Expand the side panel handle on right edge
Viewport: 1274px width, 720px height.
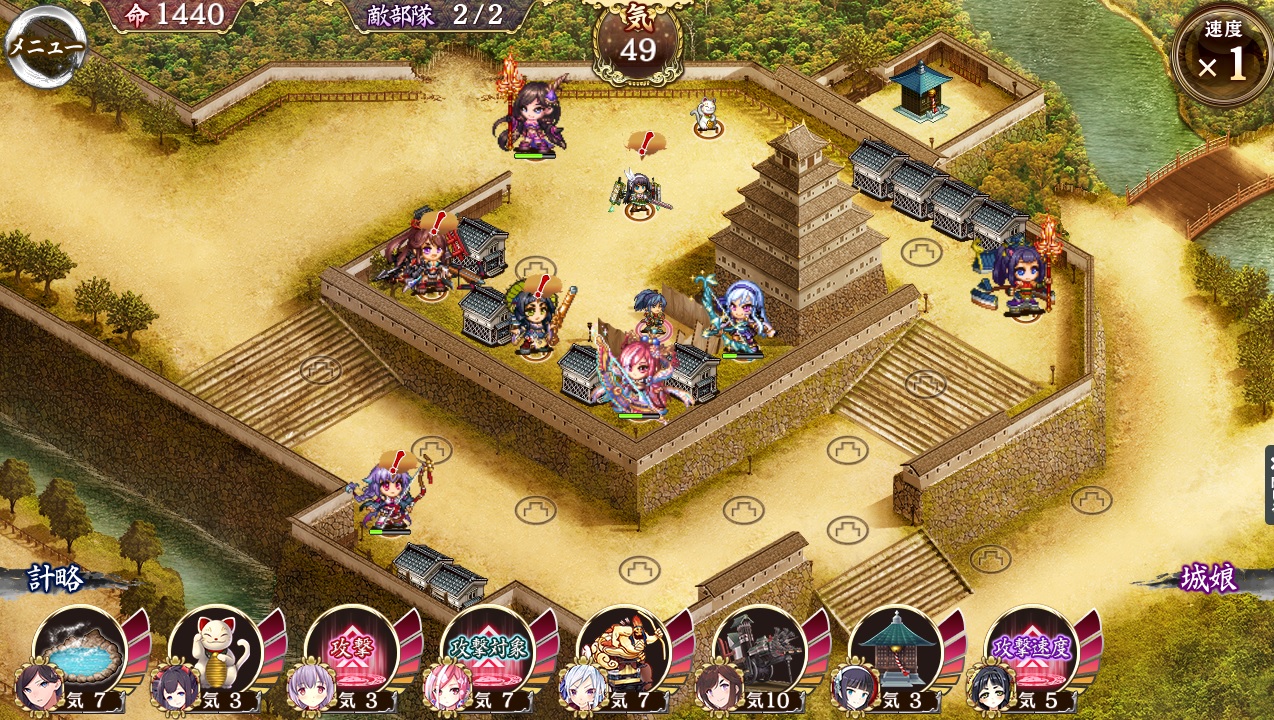point(1268,485)
